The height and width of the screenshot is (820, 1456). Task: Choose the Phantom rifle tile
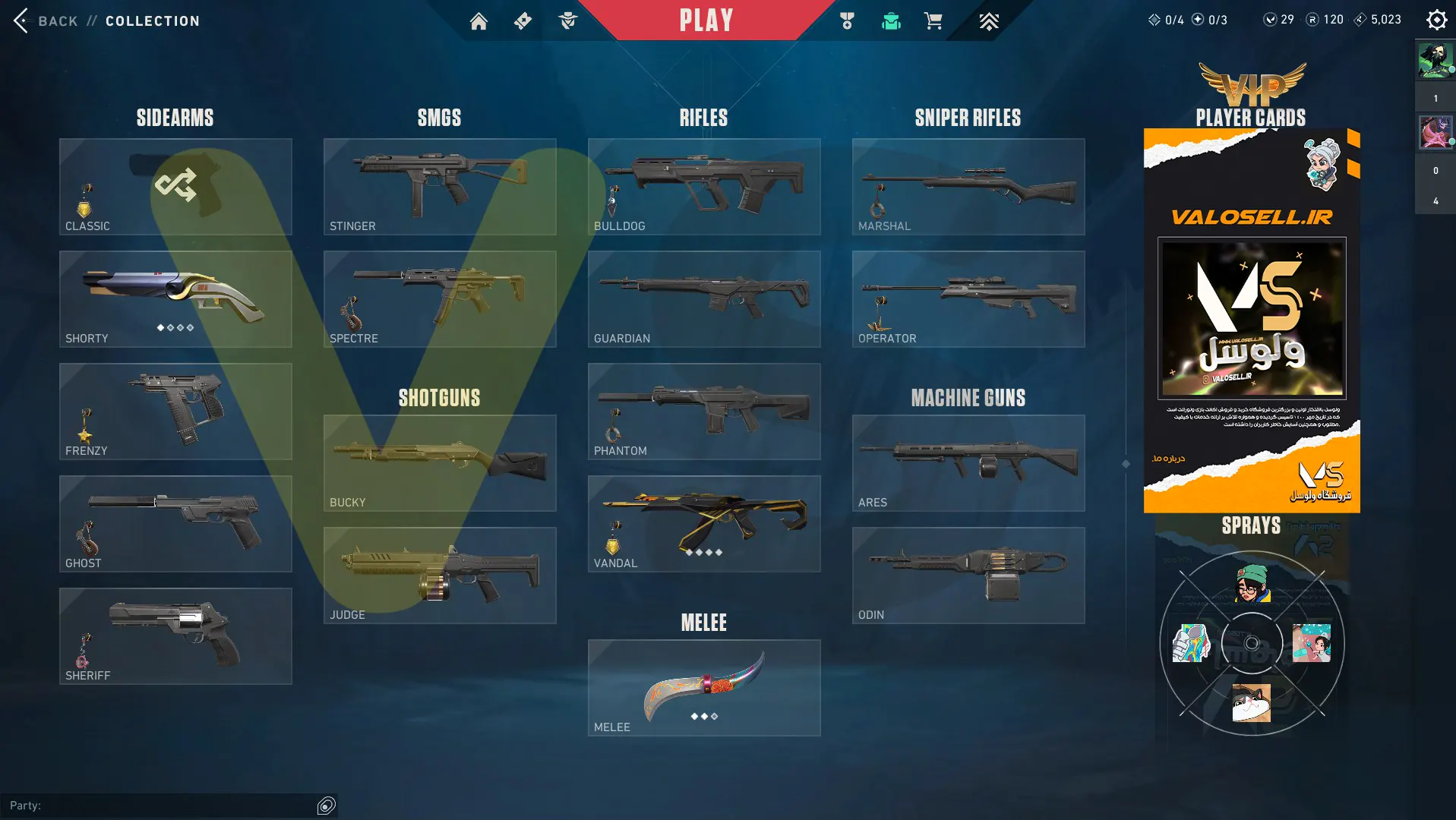[x=704, y=412]
